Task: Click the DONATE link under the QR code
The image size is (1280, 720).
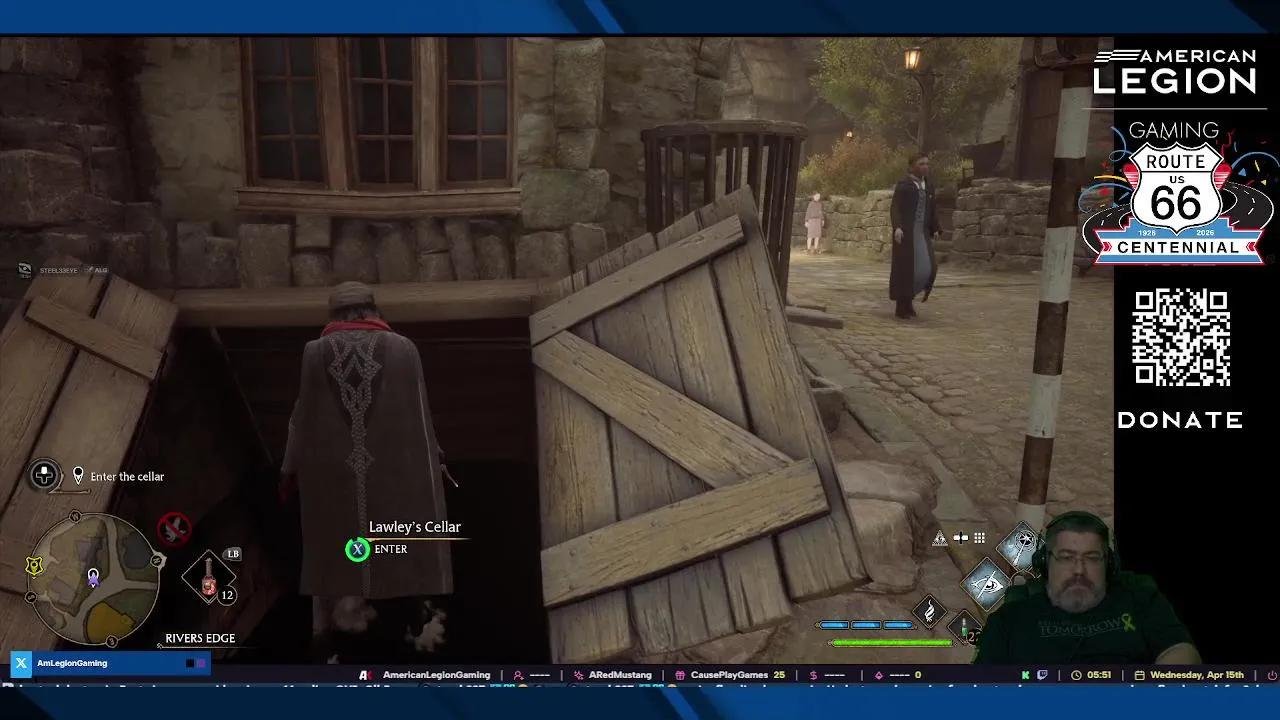Action: [1180, 421]
